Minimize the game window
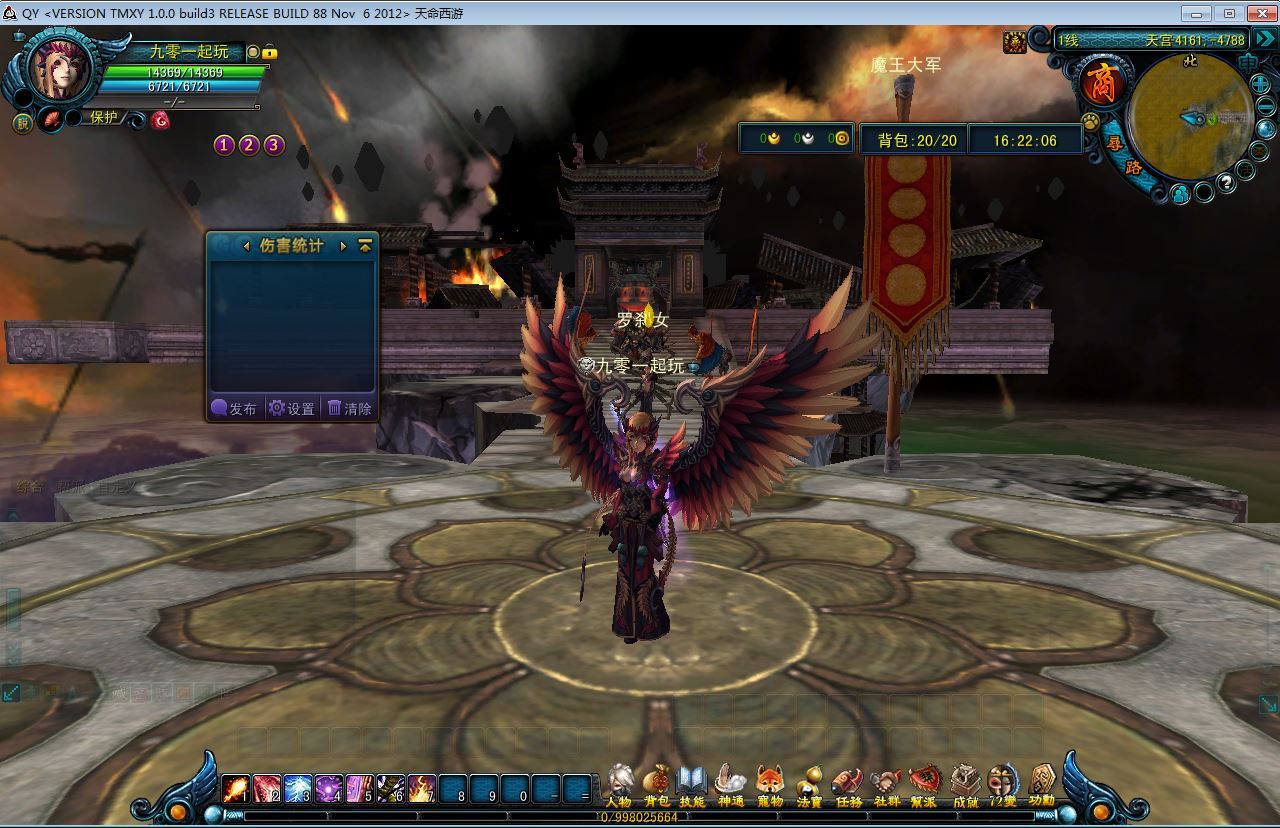The height and width of the screenshot is (828, 1280). coord(1196,13)
